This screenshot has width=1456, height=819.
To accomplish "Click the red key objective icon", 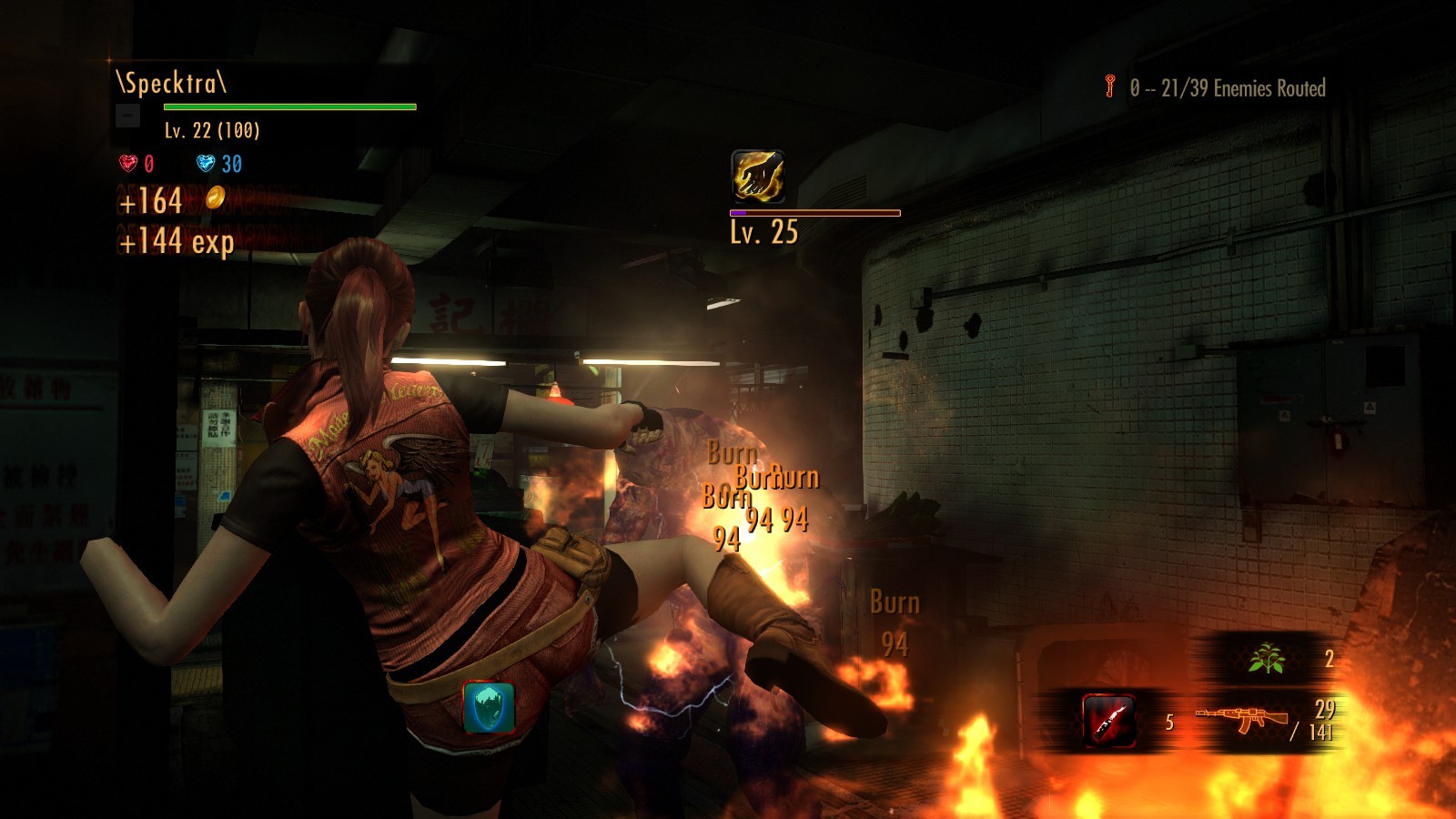I will [x=1110, y=86].
